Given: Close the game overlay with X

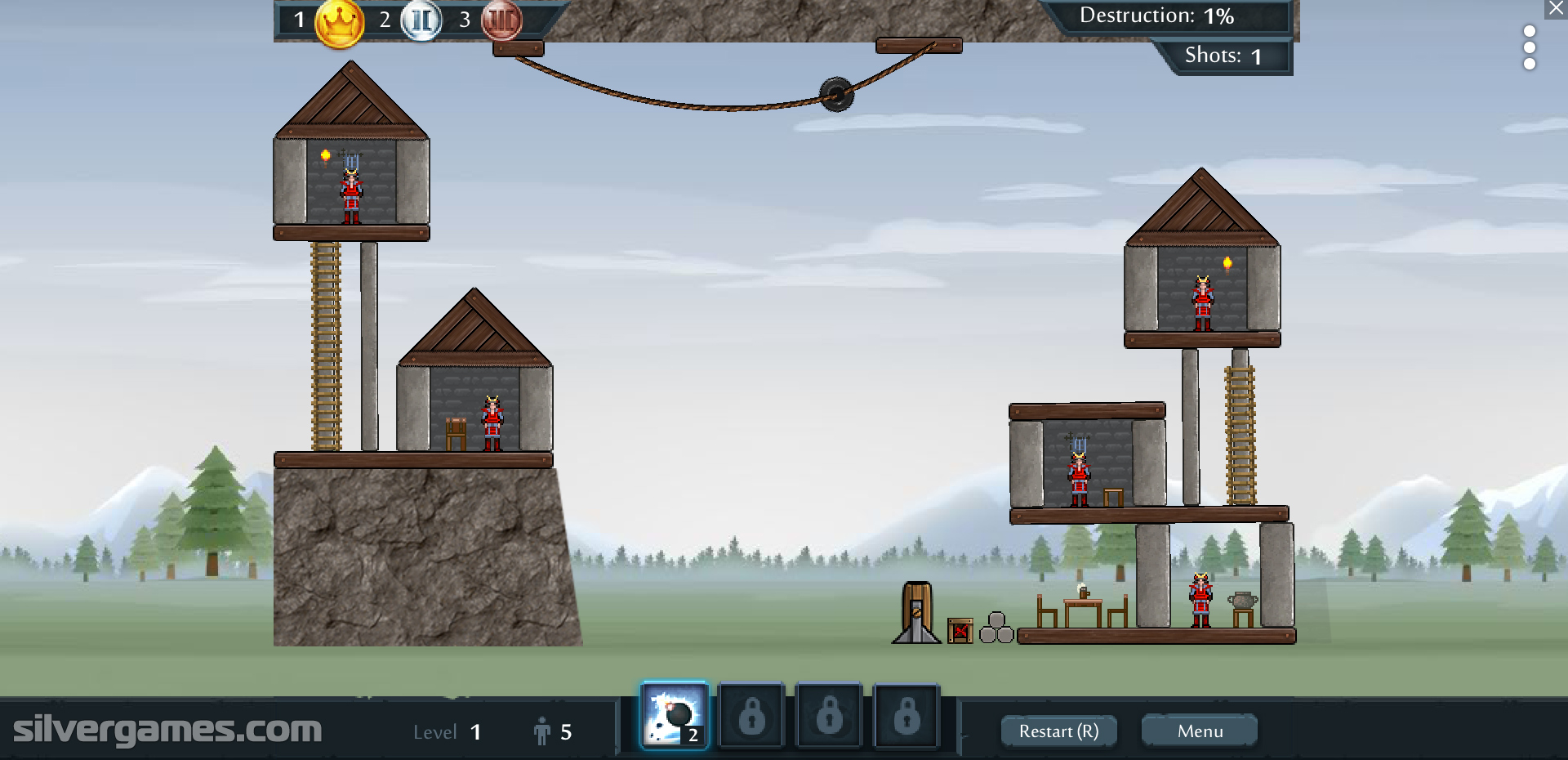Looking at the screenshot, I should click(x=1557, y=9).
